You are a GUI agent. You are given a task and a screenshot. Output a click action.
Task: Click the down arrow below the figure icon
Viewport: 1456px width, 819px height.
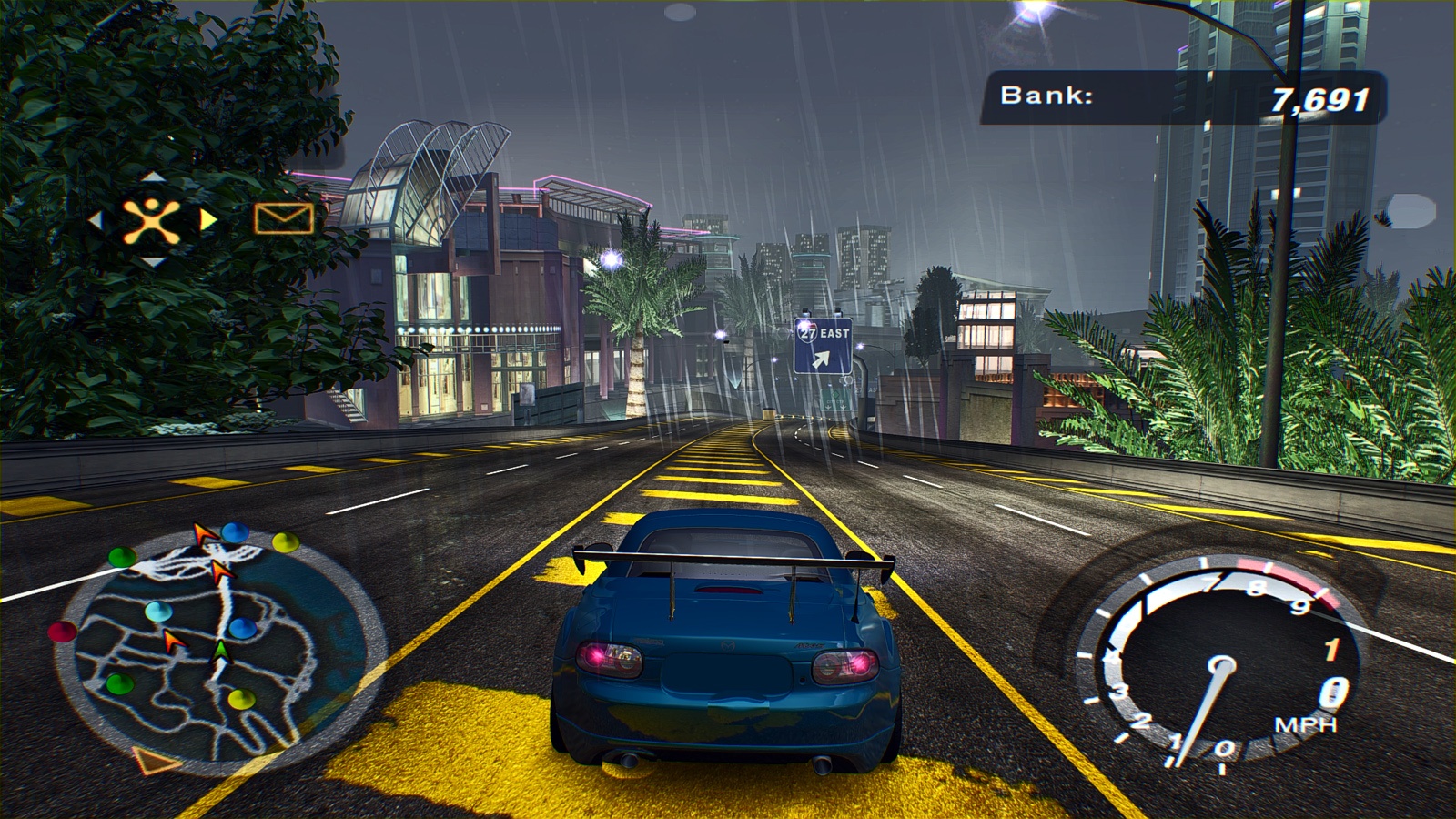click(x=152, y=262)
